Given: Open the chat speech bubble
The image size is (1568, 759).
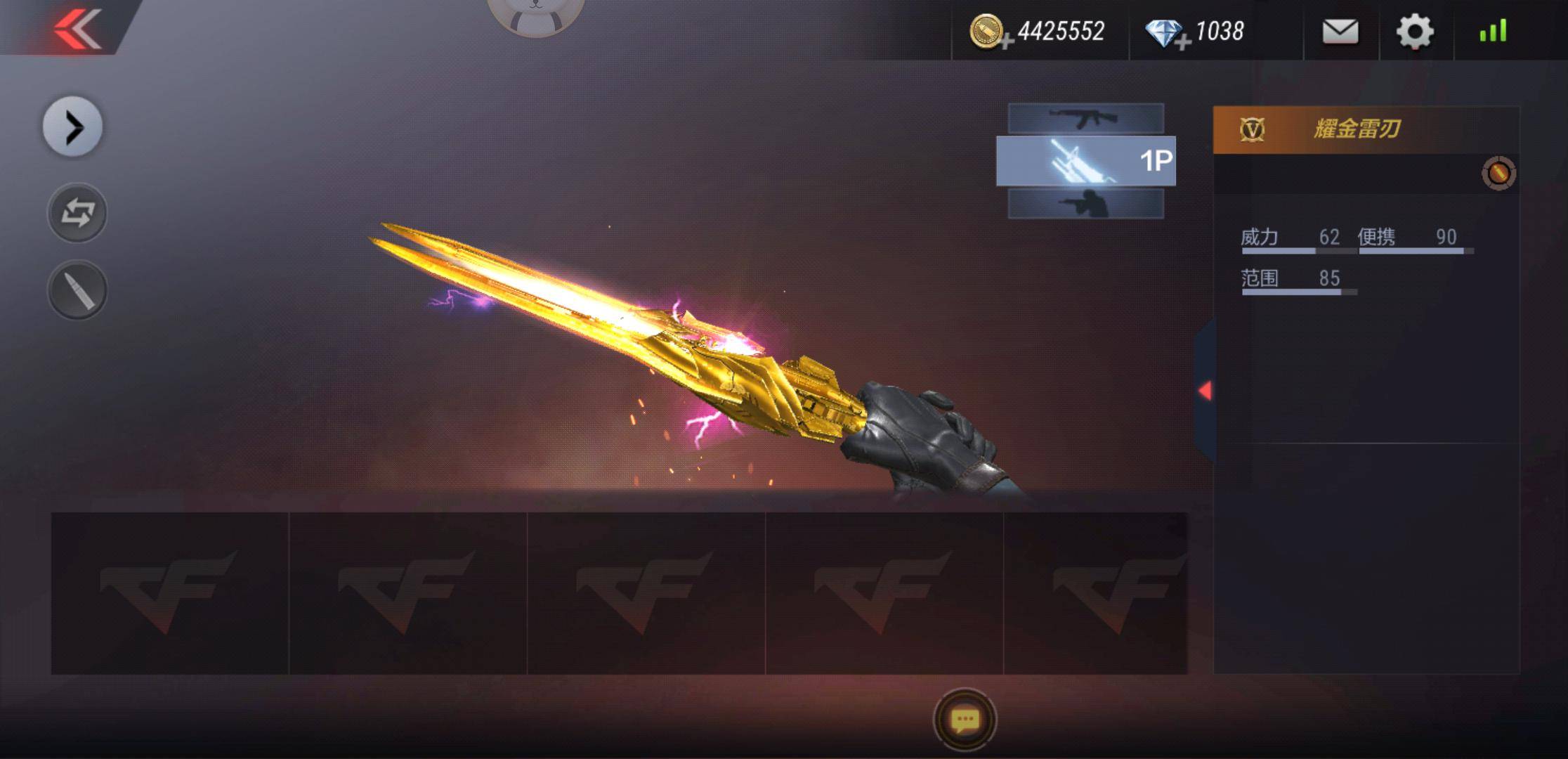Looking at the screenshot, I should [965, 720].
